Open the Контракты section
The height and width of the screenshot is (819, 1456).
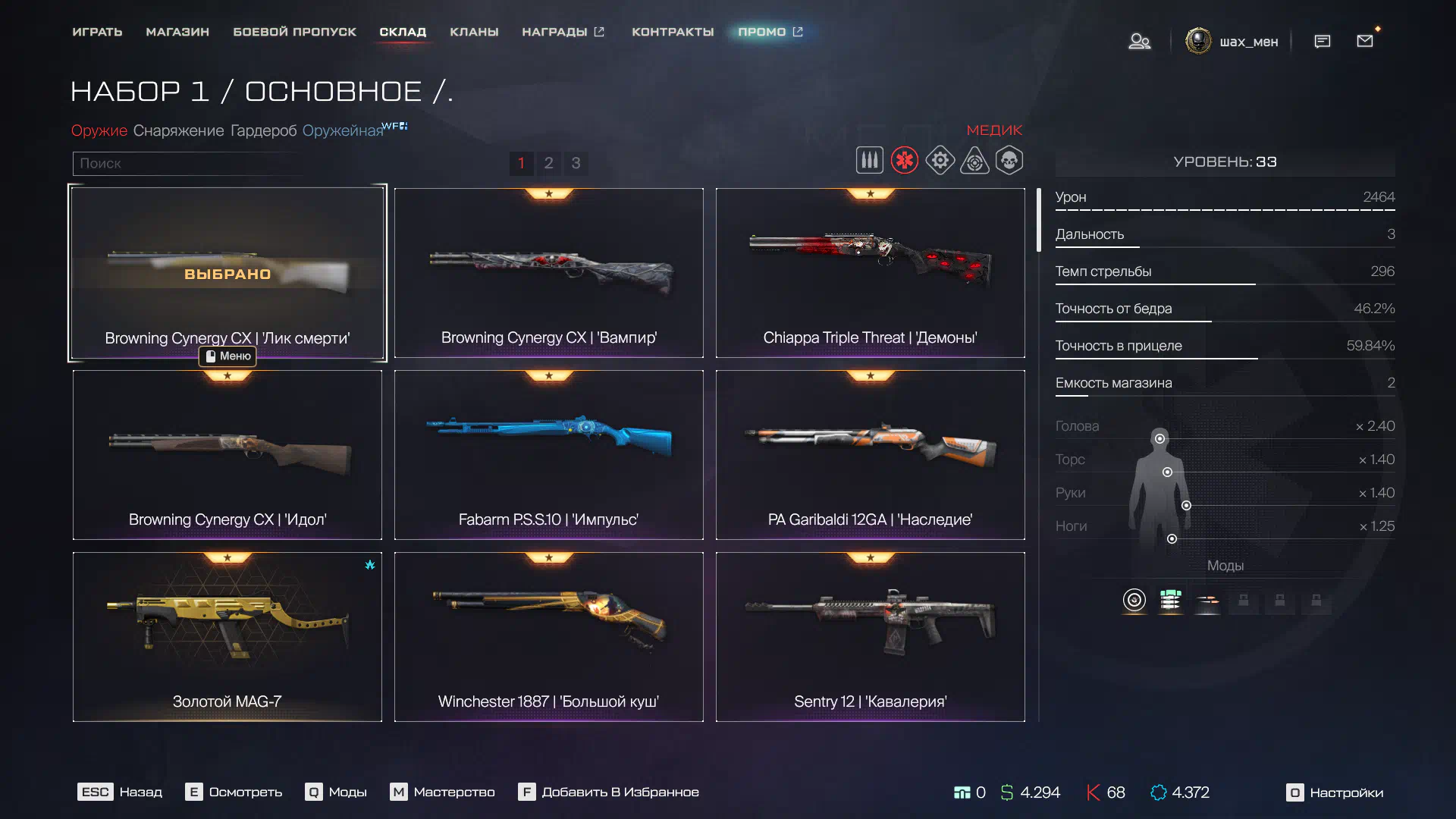673,32
